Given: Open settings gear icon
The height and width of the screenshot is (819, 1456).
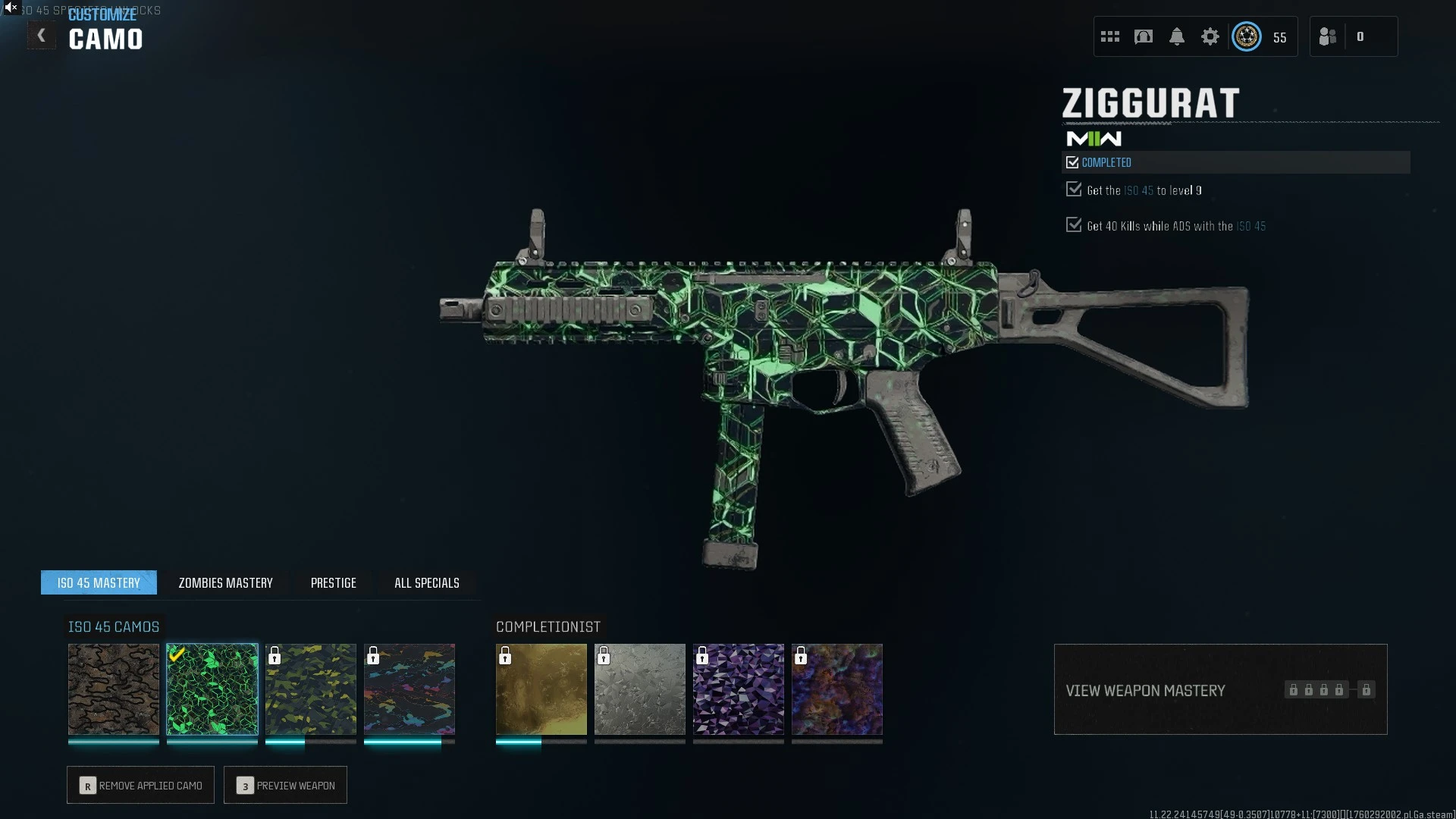Looking at the screenshot, I should (x=1210, y=36).
